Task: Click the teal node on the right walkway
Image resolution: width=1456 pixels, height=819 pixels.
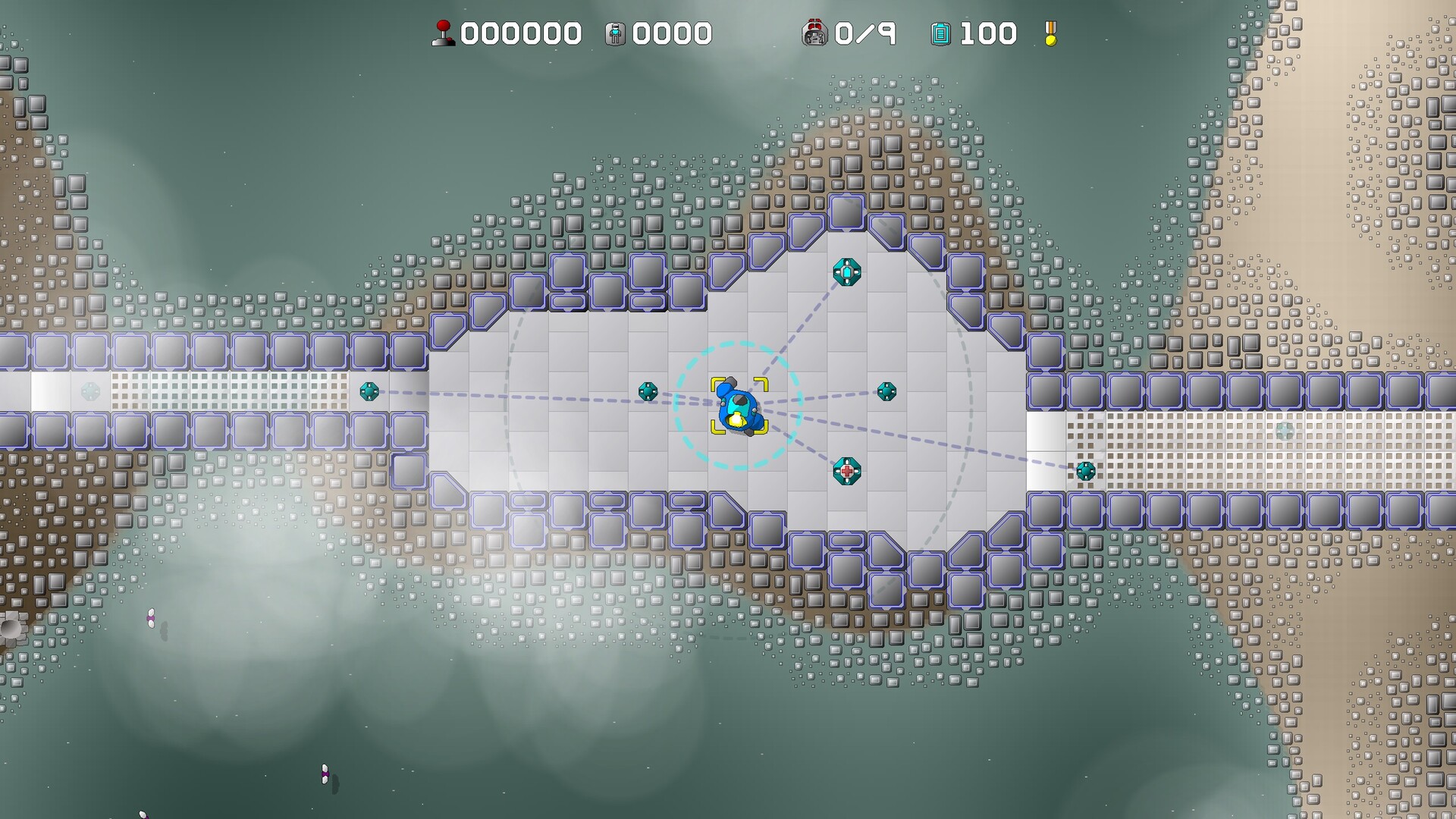Action: click(1084, 472)
